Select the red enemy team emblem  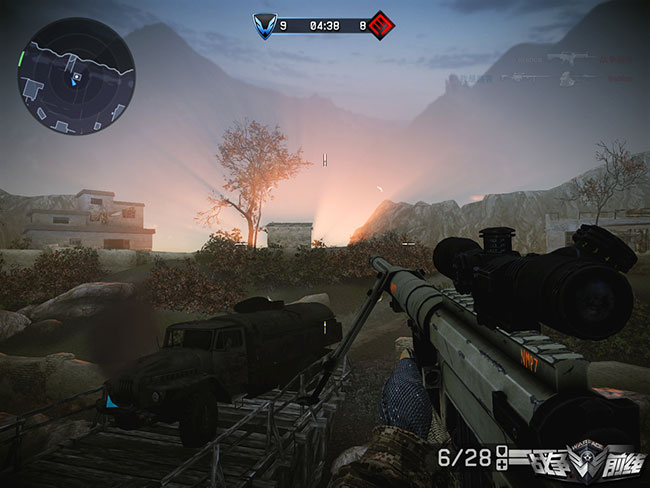pos(379,25)
